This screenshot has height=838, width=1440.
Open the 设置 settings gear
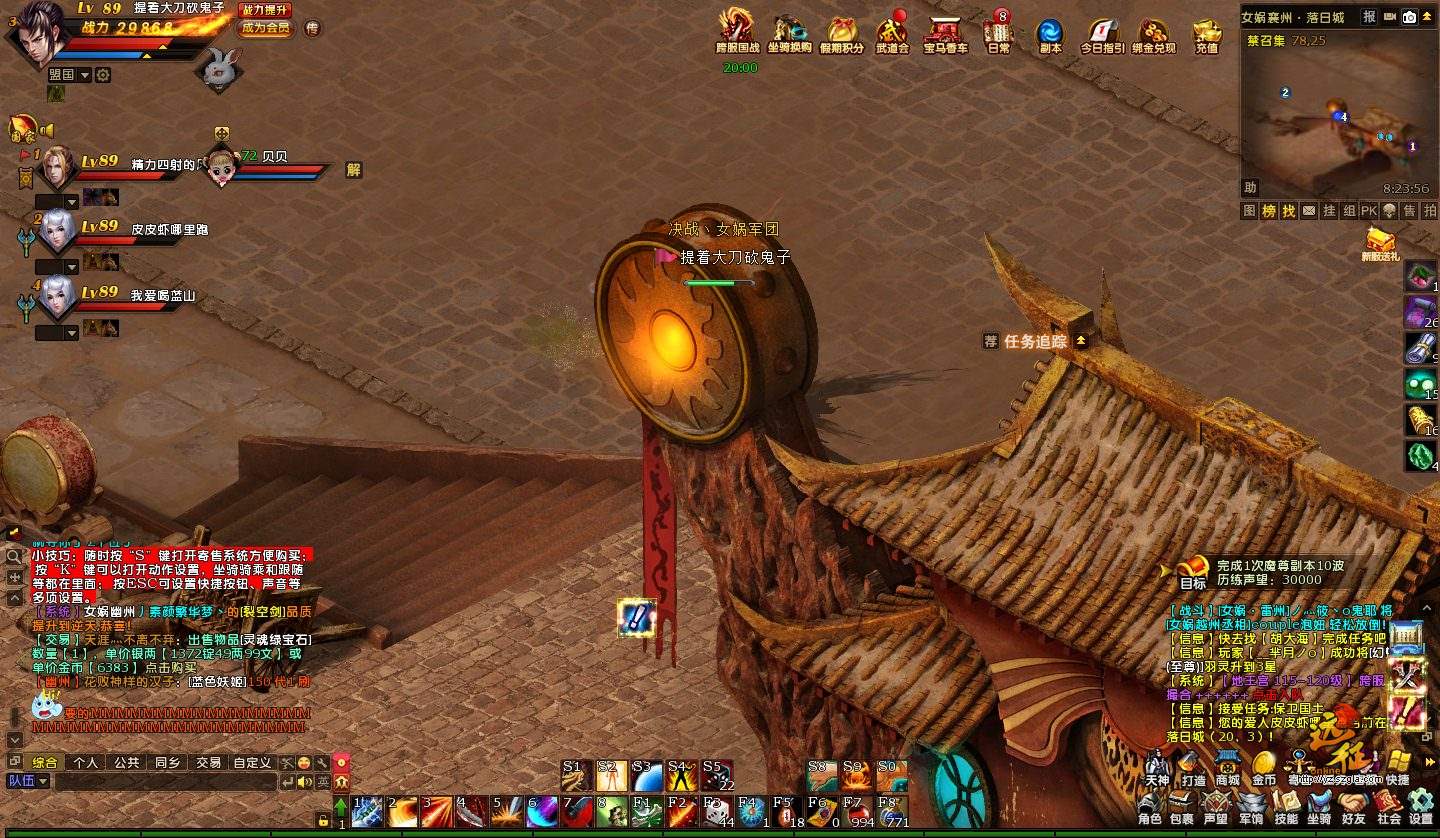(1421, 806)
